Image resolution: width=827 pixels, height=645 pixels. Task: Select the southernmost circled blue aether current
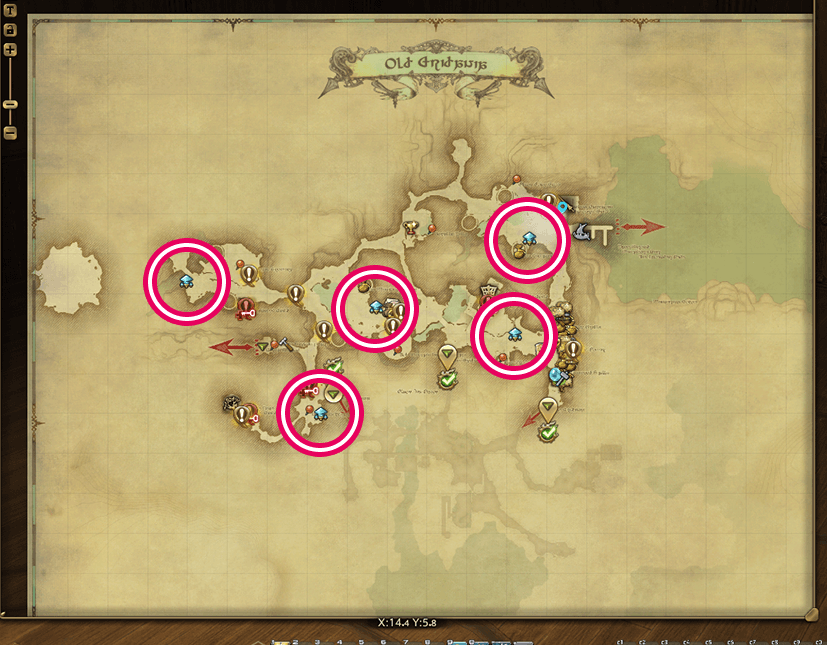[320, 412]
